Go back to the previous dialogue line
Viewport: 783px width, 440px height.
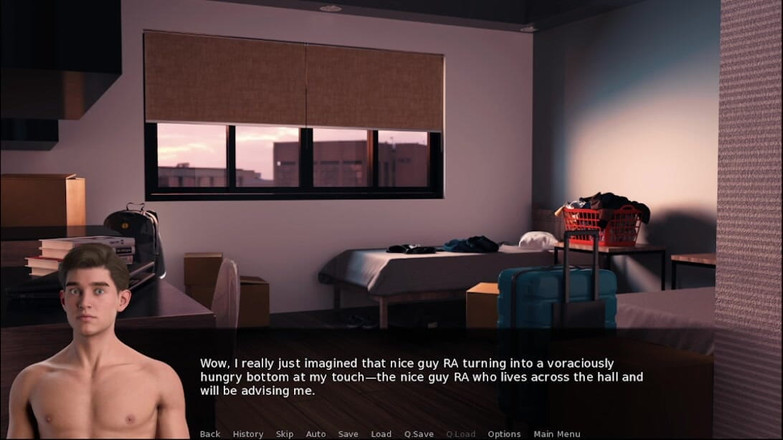[210, 434]
